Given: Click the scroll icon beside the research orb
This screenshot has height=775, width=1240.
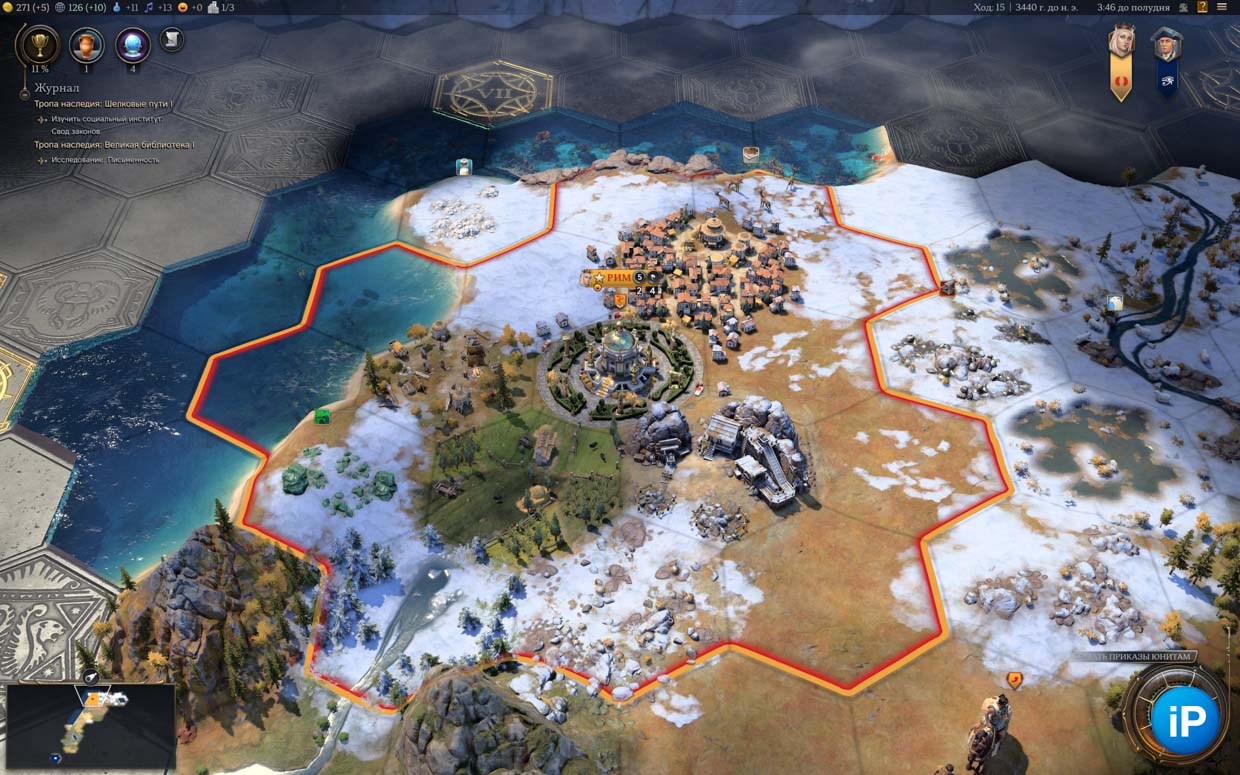Looking at the screenshot, I should point(171,39).
